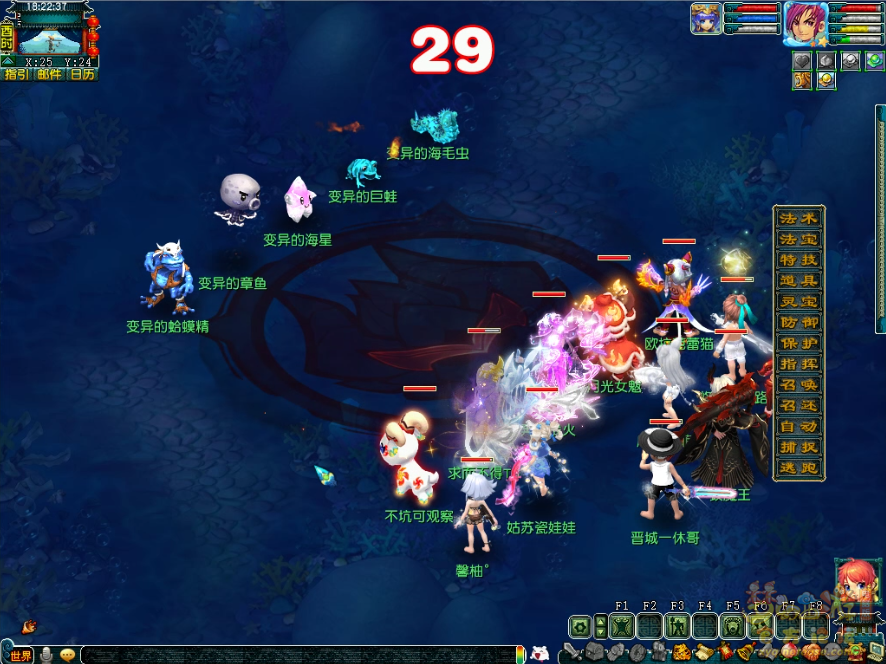
Task: Click the red-haired player portrait at top
Action: coord(804,22)
